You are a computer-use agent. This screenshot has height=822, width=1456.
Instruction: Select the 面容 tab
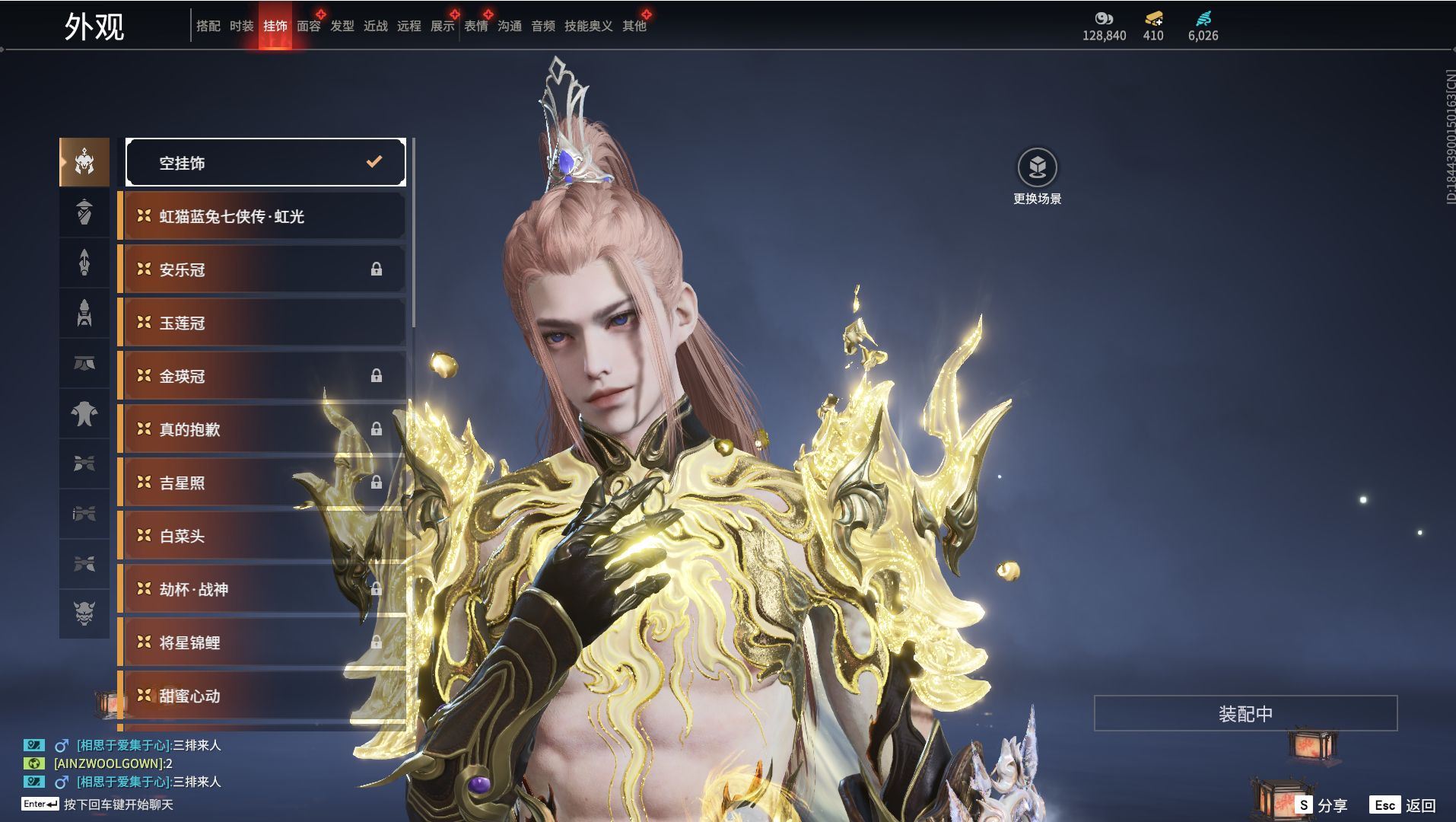(x=308, y=26)
